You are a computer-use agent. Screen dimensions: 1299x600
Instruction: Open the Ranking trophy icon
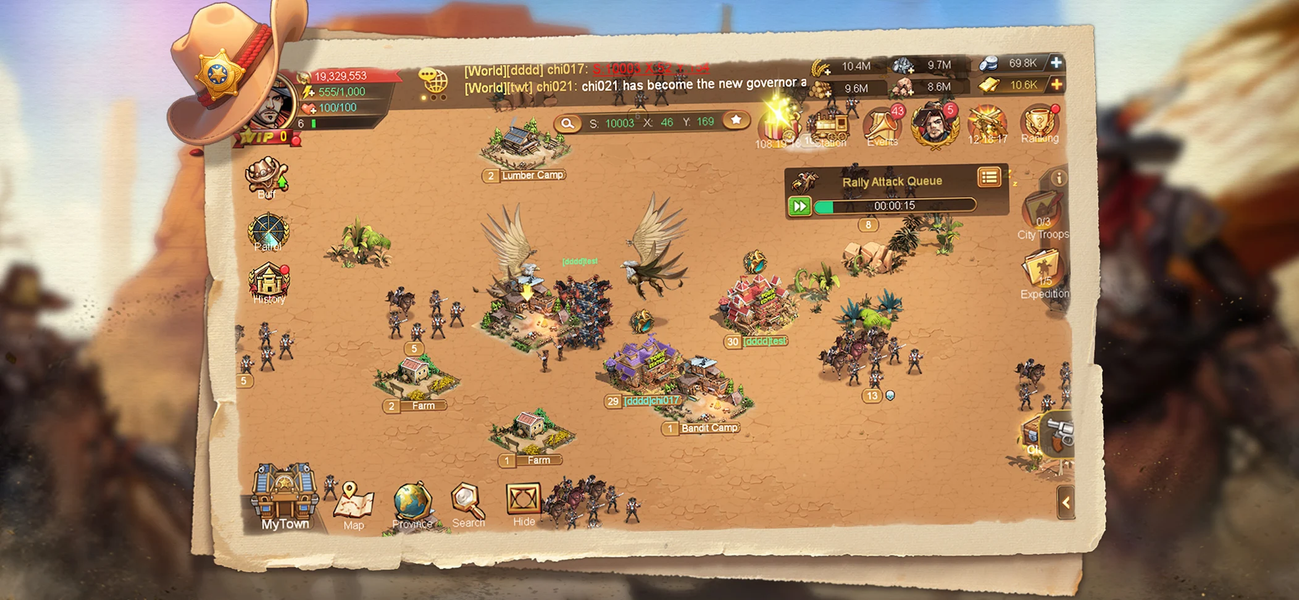tap(1039, 125)
